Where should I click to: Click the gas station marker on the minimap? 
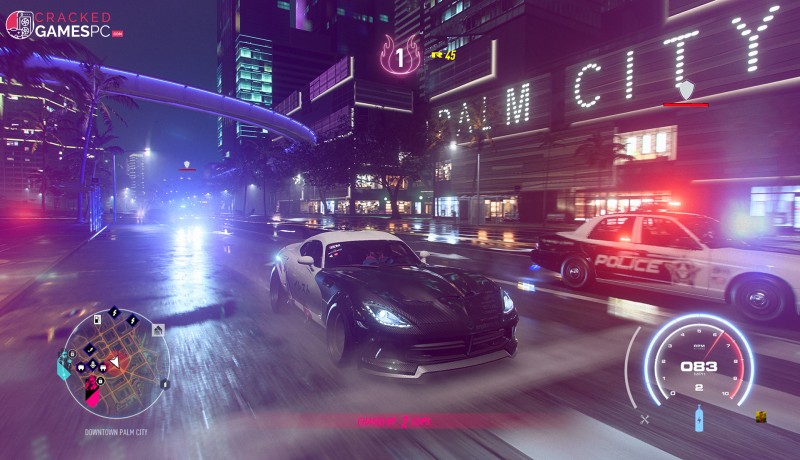click(x=96, y=320)
